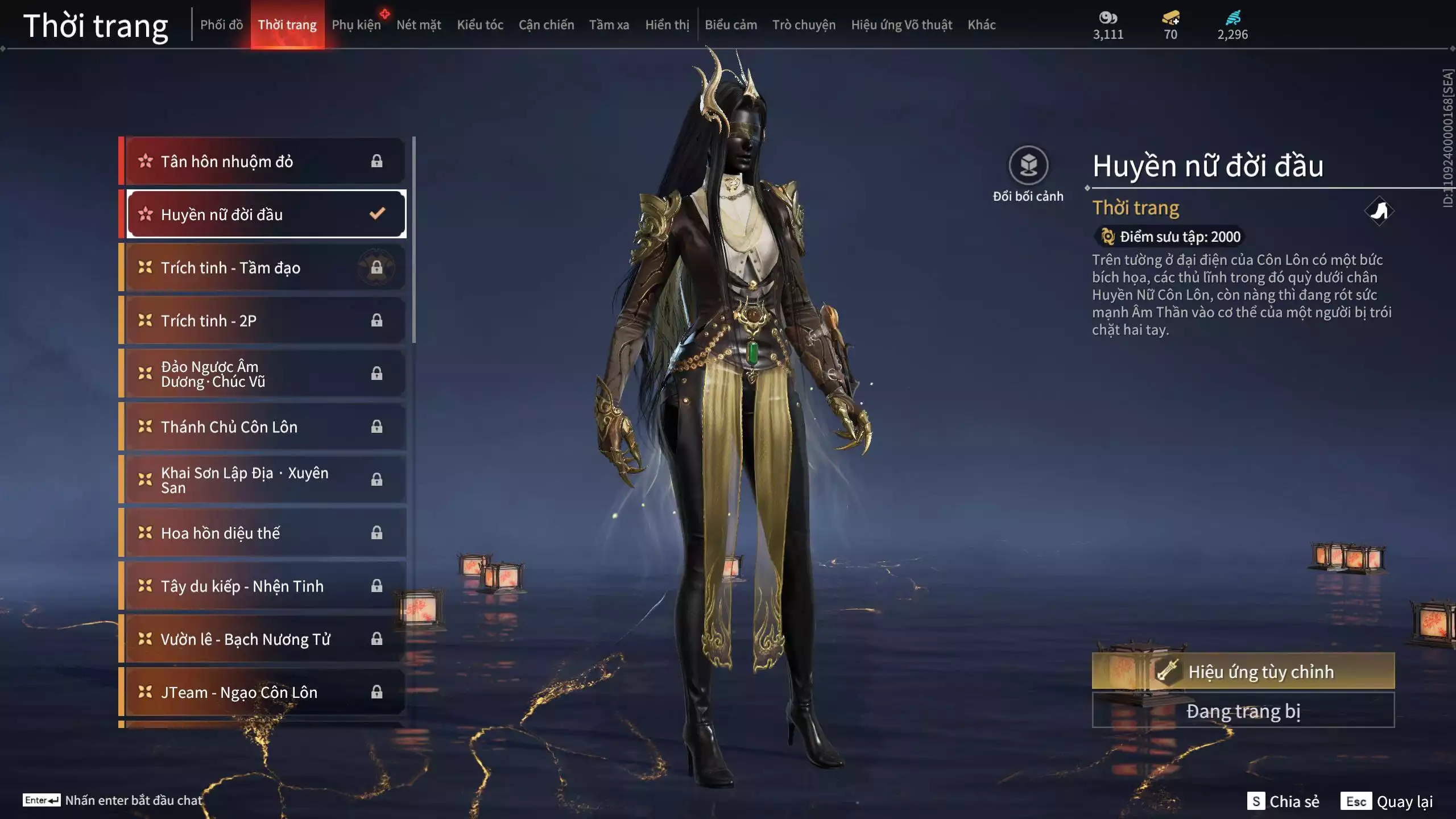This screenshot has width=1456, height=819.
Task: Open the Khác tab
Action: [982, 25]
